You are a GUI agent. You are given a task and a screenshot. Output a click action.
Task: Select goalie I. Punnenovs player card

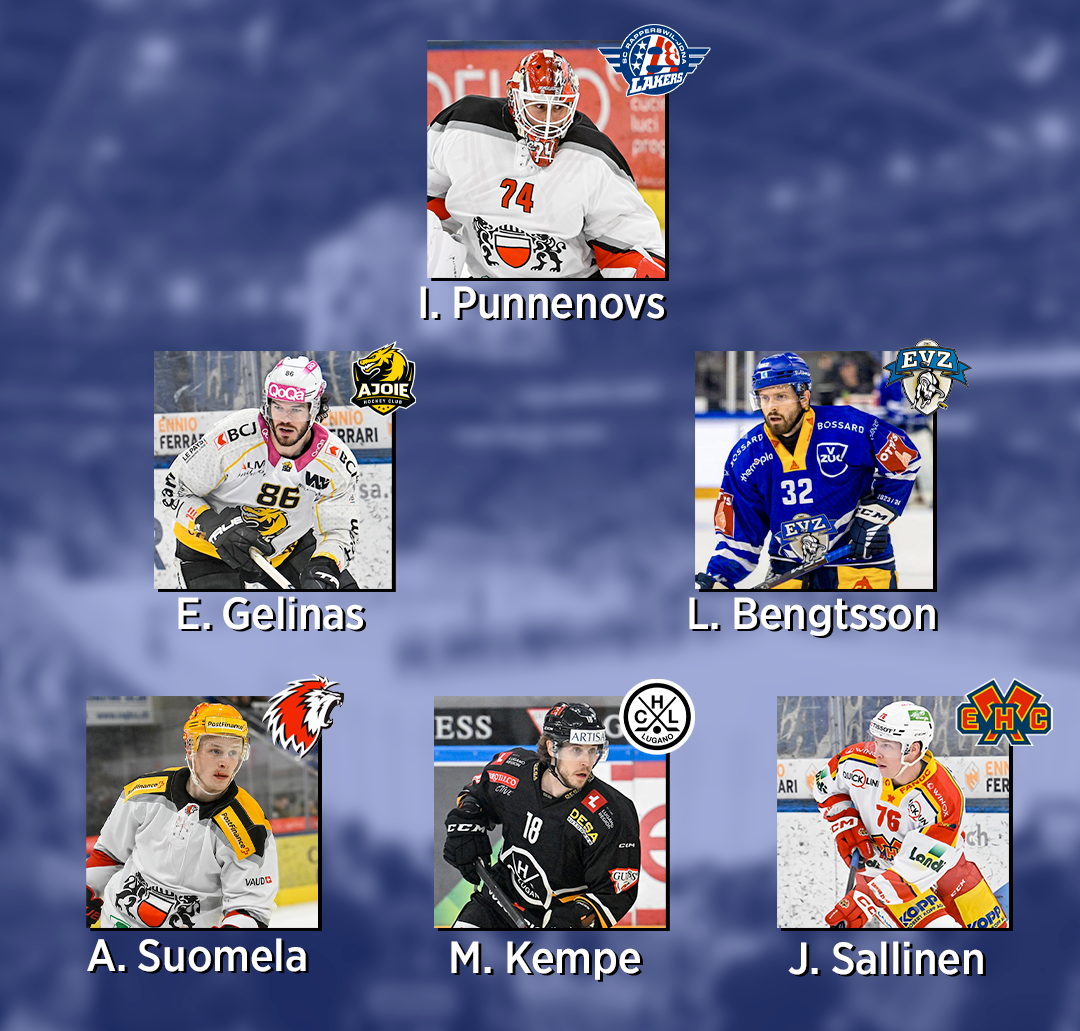pyautogui.click(x=546, y=160)
